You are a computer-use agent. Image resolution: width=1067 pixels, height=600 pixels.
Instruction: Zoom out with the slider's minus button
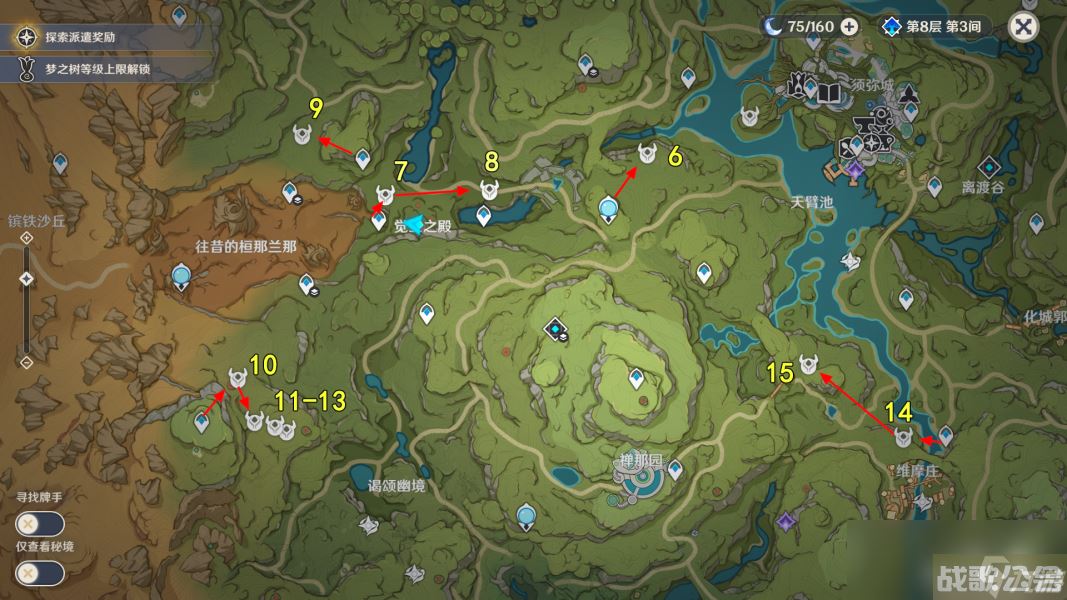pos(27,361)
